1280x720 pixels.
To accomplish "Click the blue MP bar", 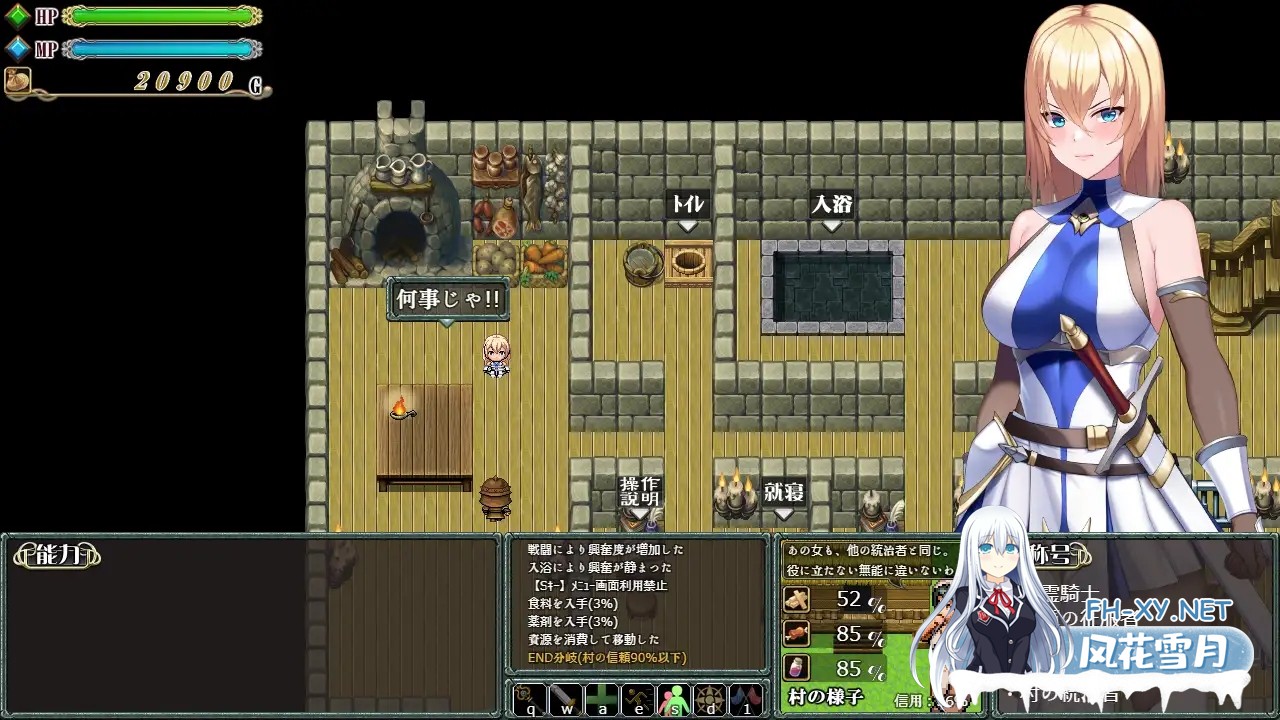I will pyautogui.click(x=160, y=46).
